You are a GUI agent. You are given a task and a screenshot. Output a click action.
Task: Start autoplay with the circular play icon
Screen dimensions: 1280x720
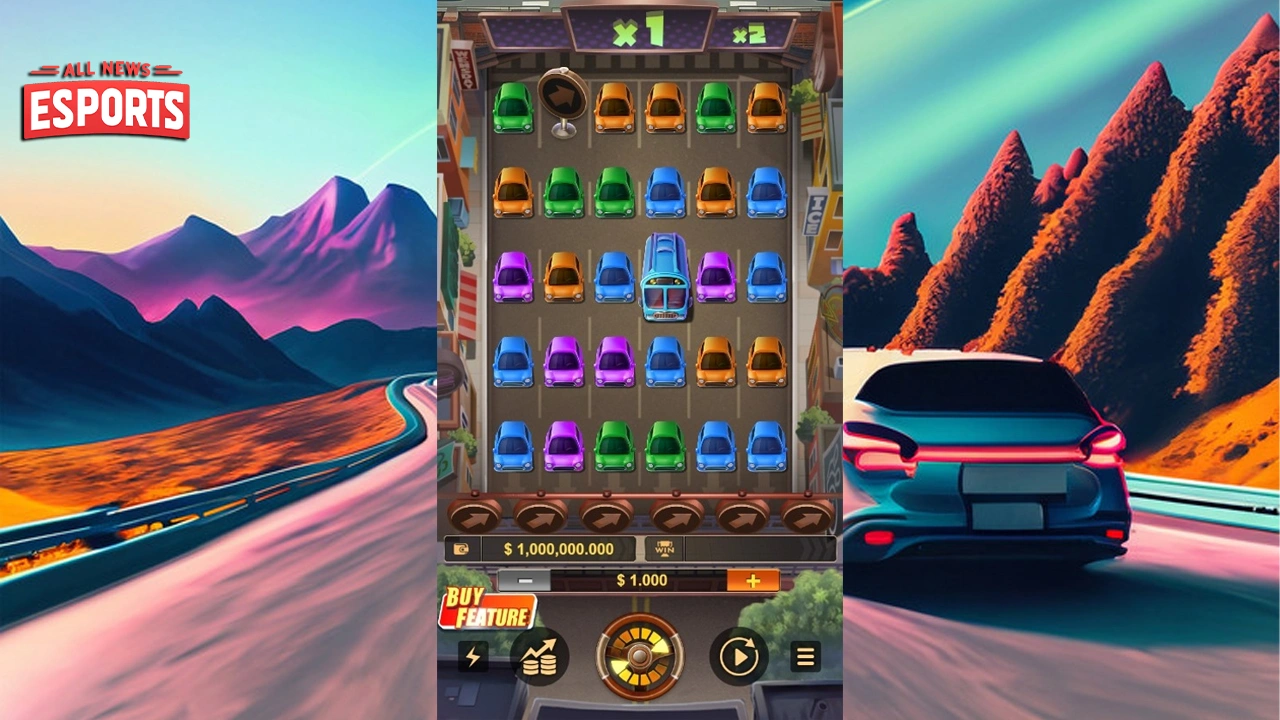coord(739,656)
